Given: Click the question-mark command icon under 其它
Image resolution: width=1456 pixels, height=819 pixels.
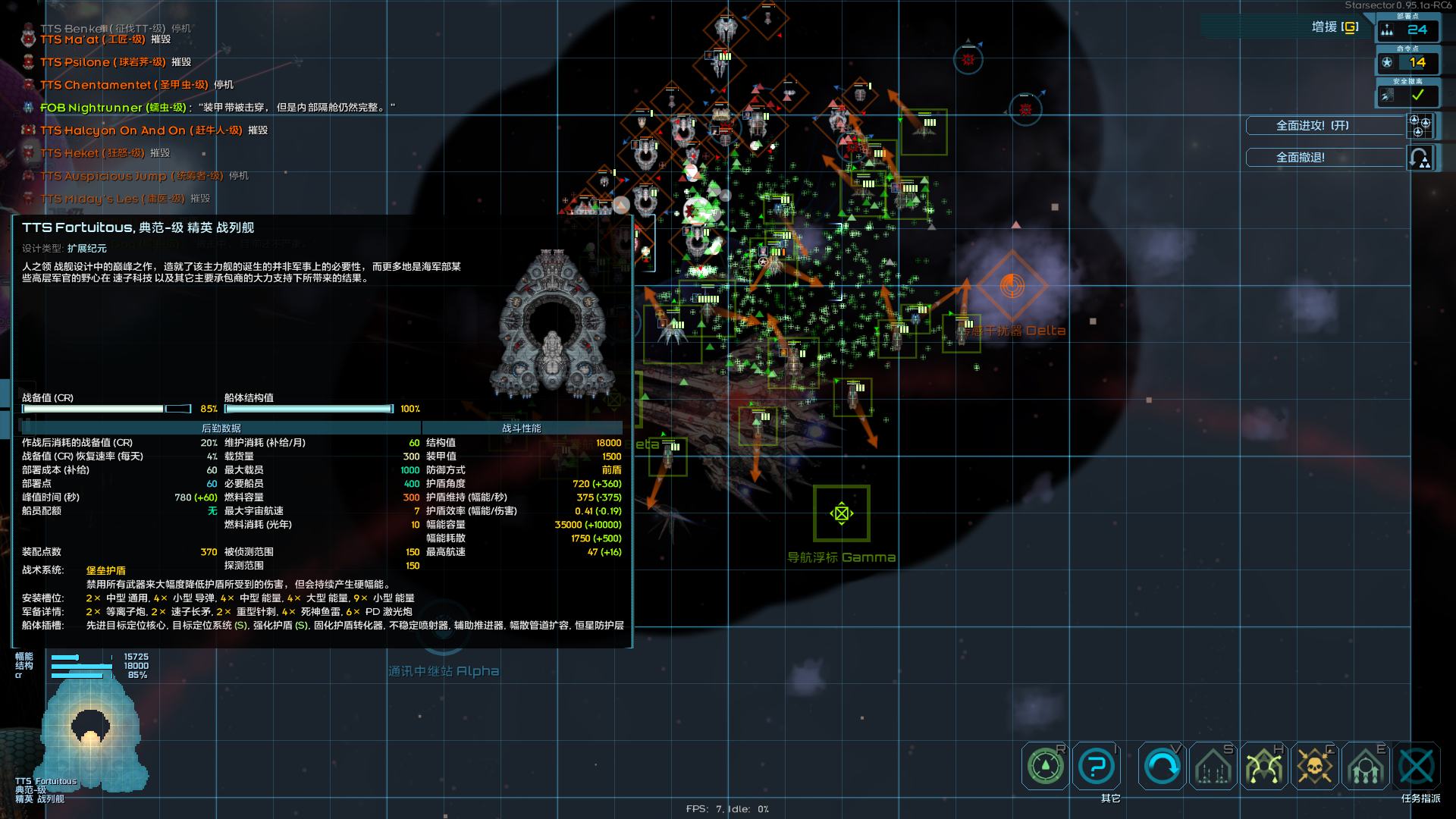Looking at the screenshot, I should tap(1097, 766).
